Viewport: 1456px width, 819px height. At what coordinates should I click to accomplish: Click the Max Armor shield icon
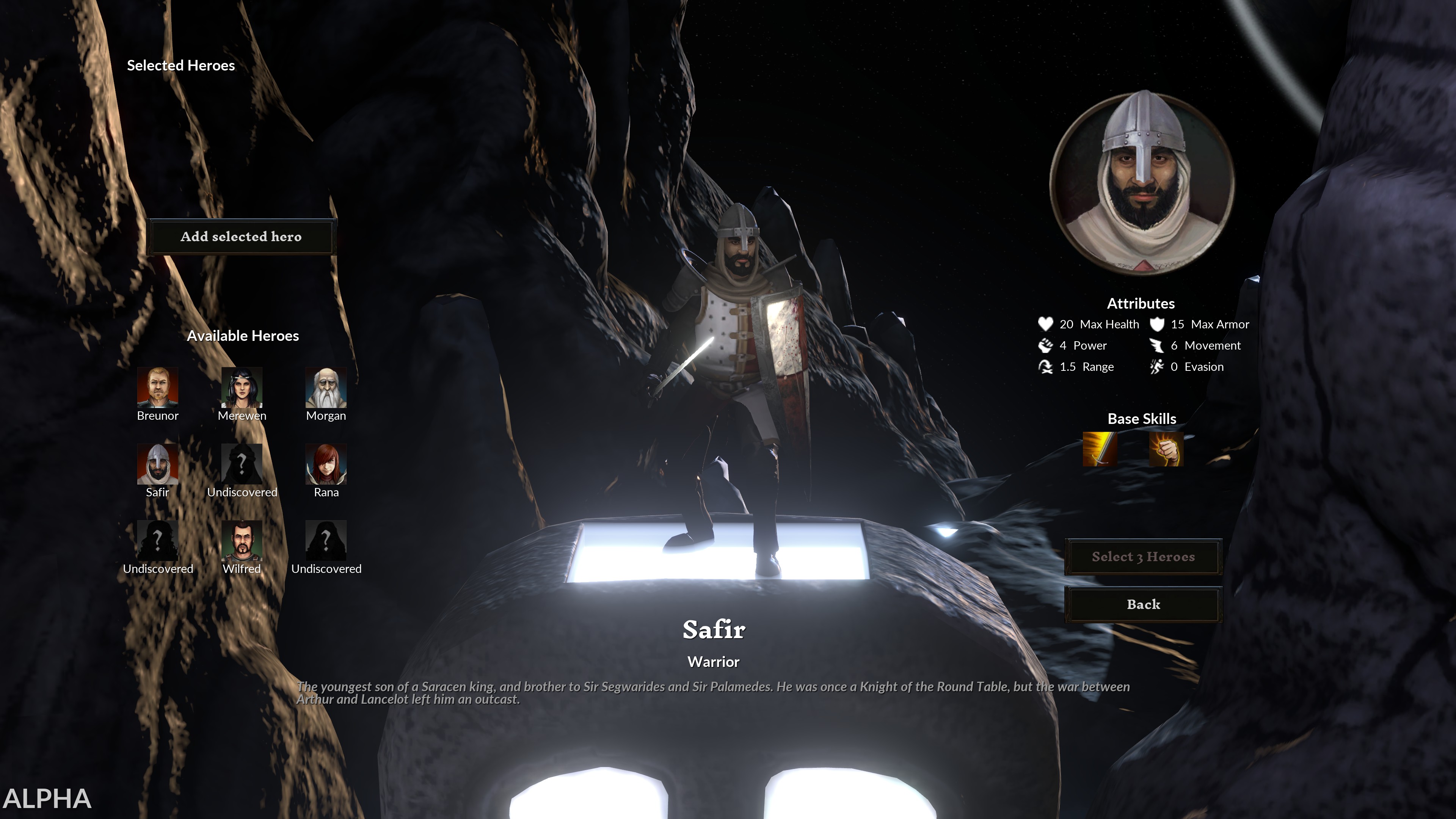(1157, 324)
